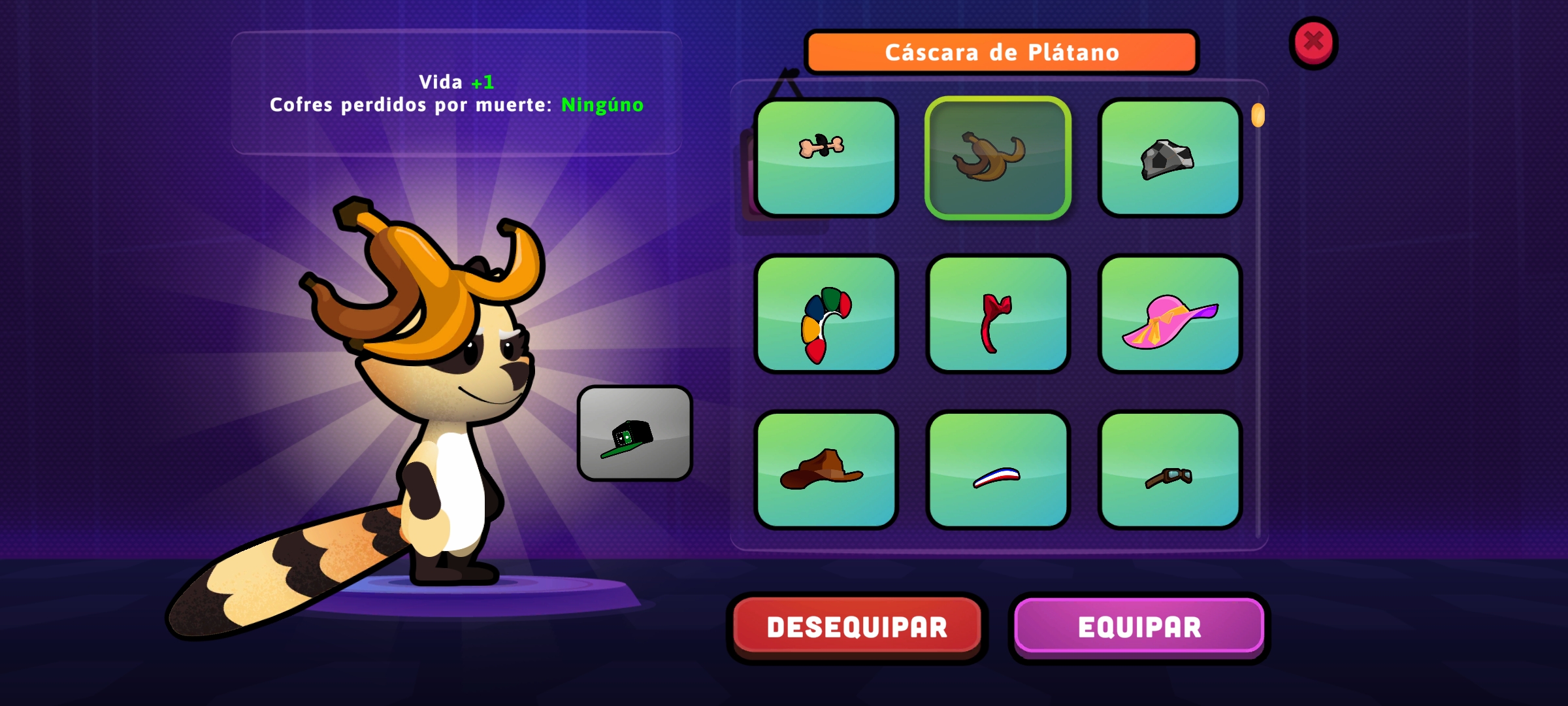Click the EQUIPAR button
Screen dimensions: 1568x706
(1139, 627)
